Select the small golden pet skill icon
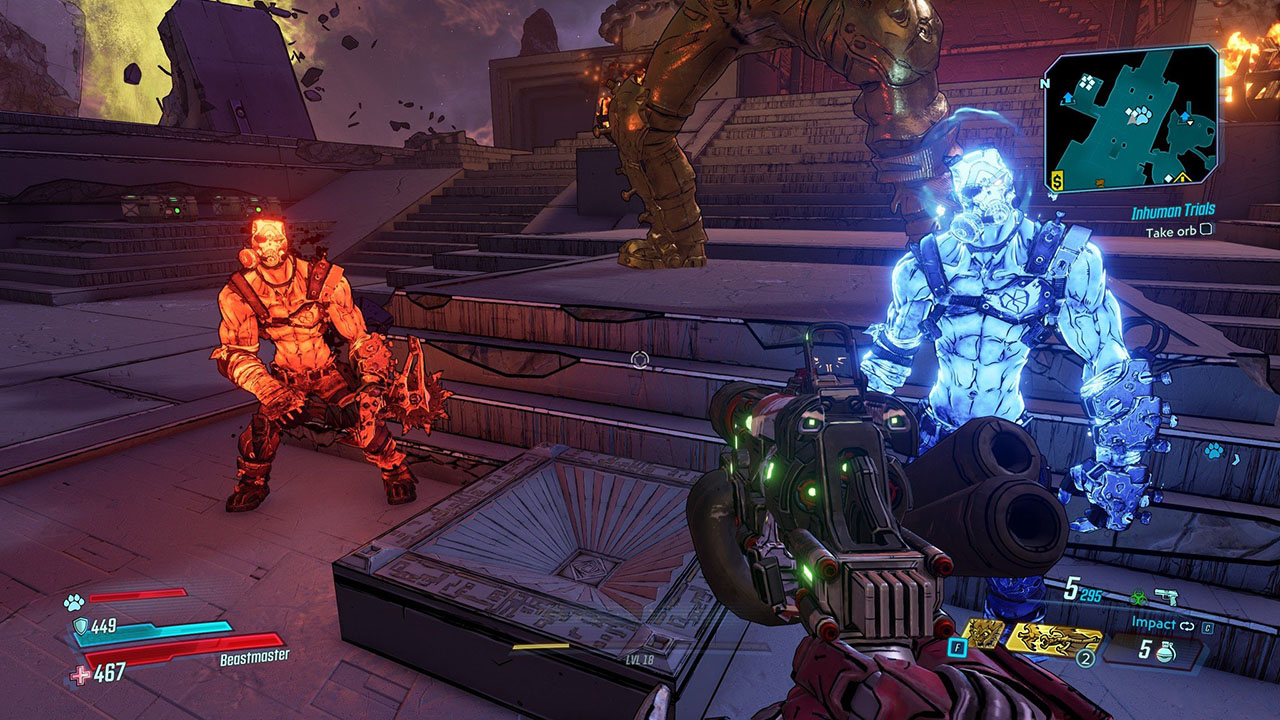 983,634
